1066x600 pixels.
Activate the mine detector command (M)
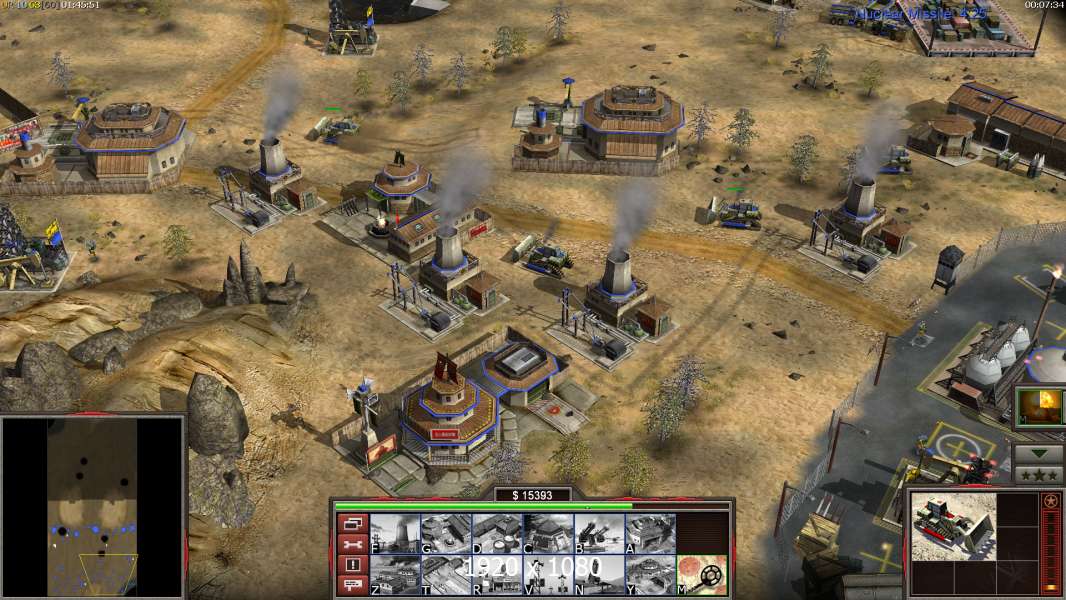pos(701,574)
